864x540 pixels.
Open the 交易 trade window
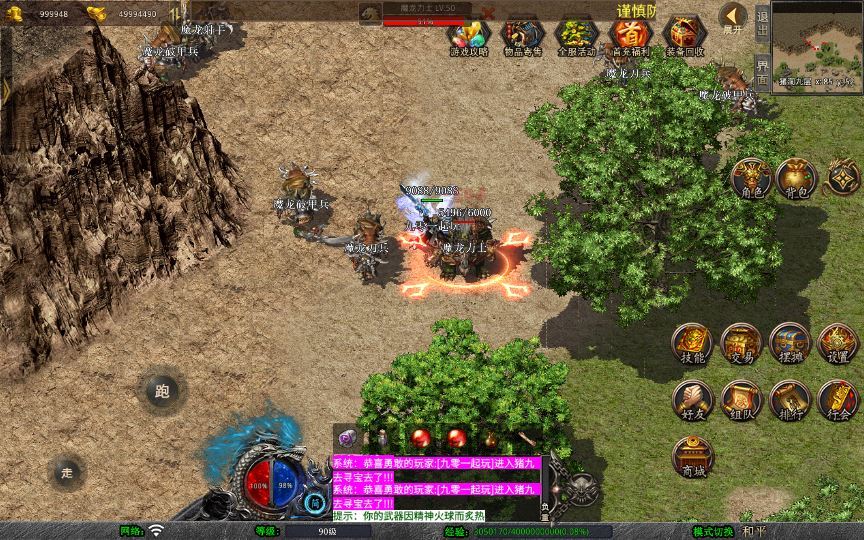coord(741,343)
